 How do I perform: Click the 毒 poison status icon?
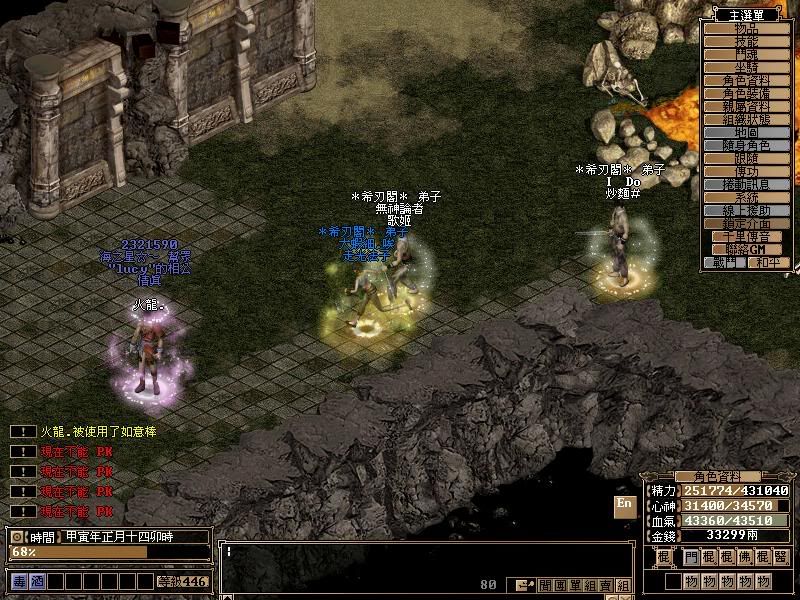click(19, 581)
